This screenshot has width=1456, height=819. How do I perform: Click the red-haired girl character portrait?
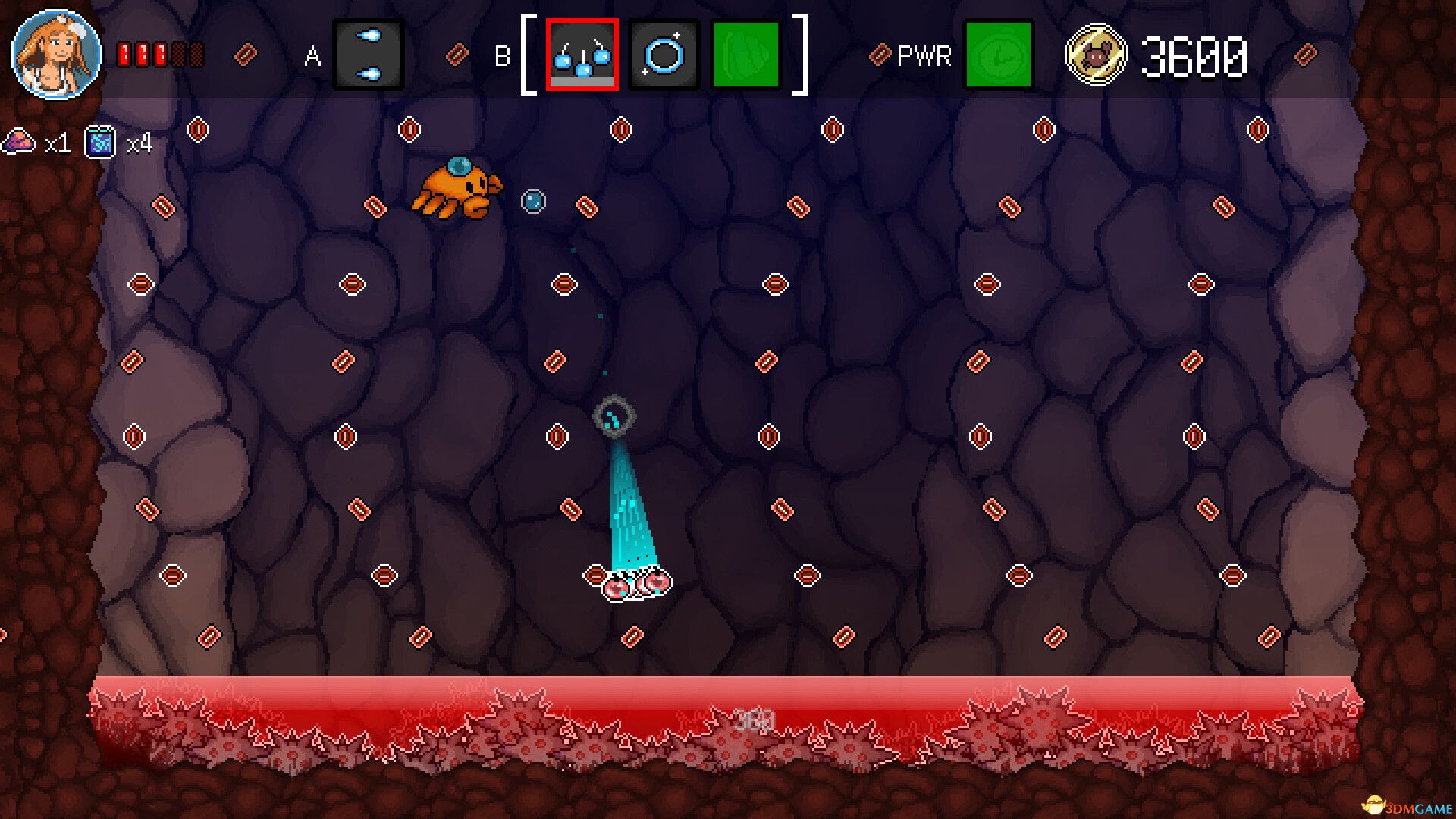point(57,55)
